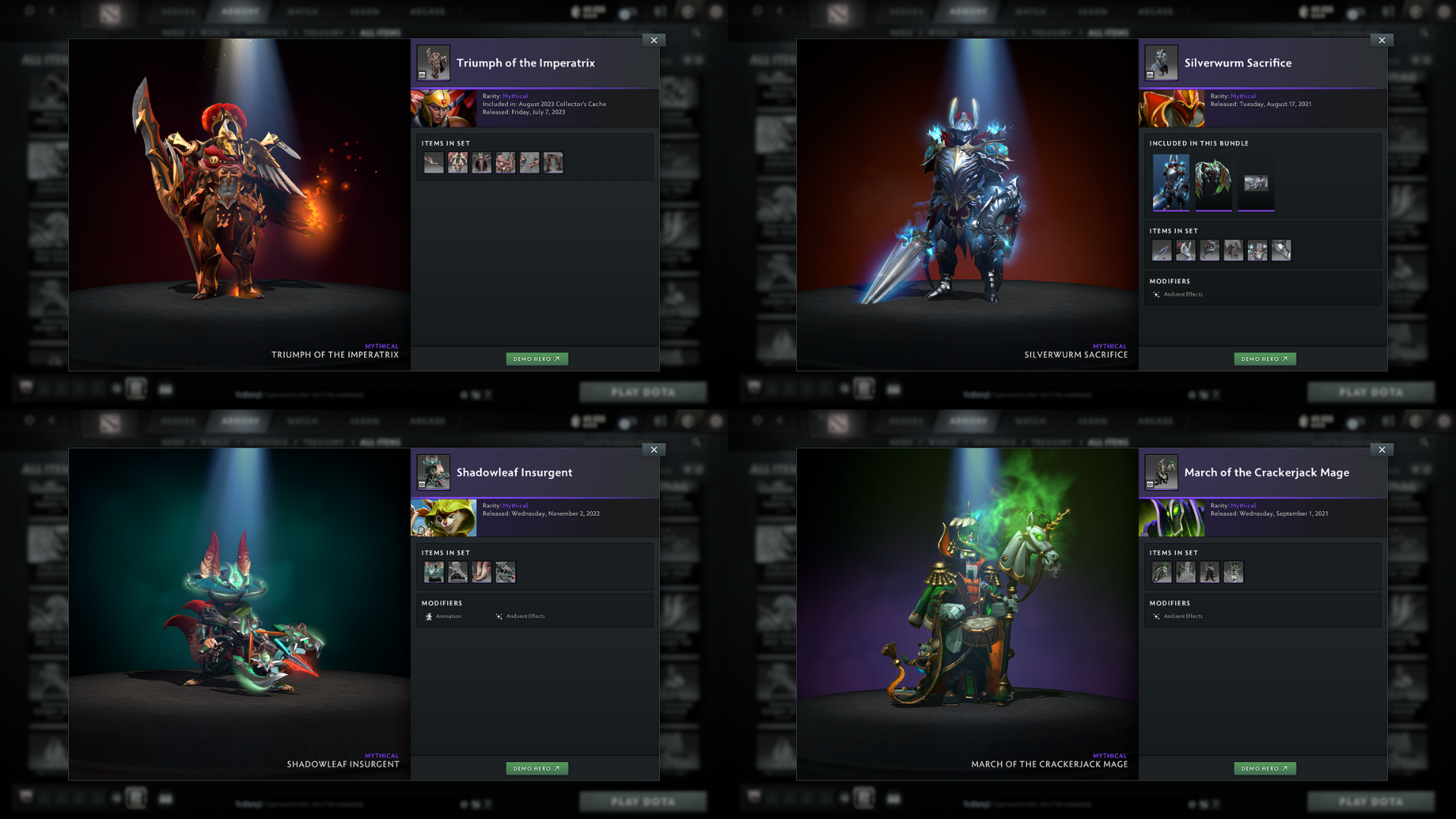Toggle the Animation modifier for Shadowleaf Insurgent
The image size is (1456, 819).
(447, 617)
